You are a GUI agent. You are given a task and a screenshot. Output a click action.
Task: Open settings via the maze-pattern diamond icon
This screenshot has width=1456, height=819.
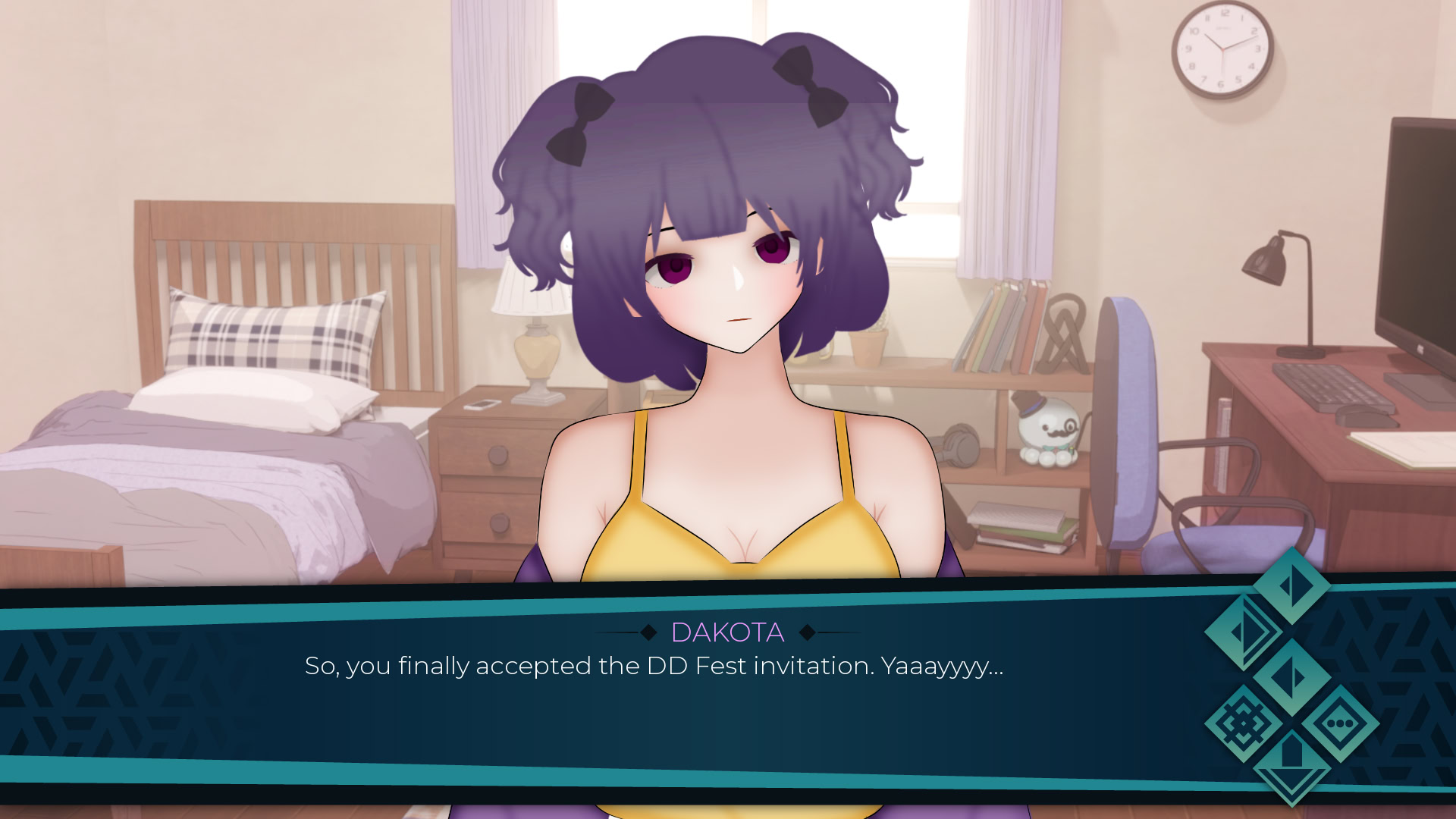point(1243,724)
